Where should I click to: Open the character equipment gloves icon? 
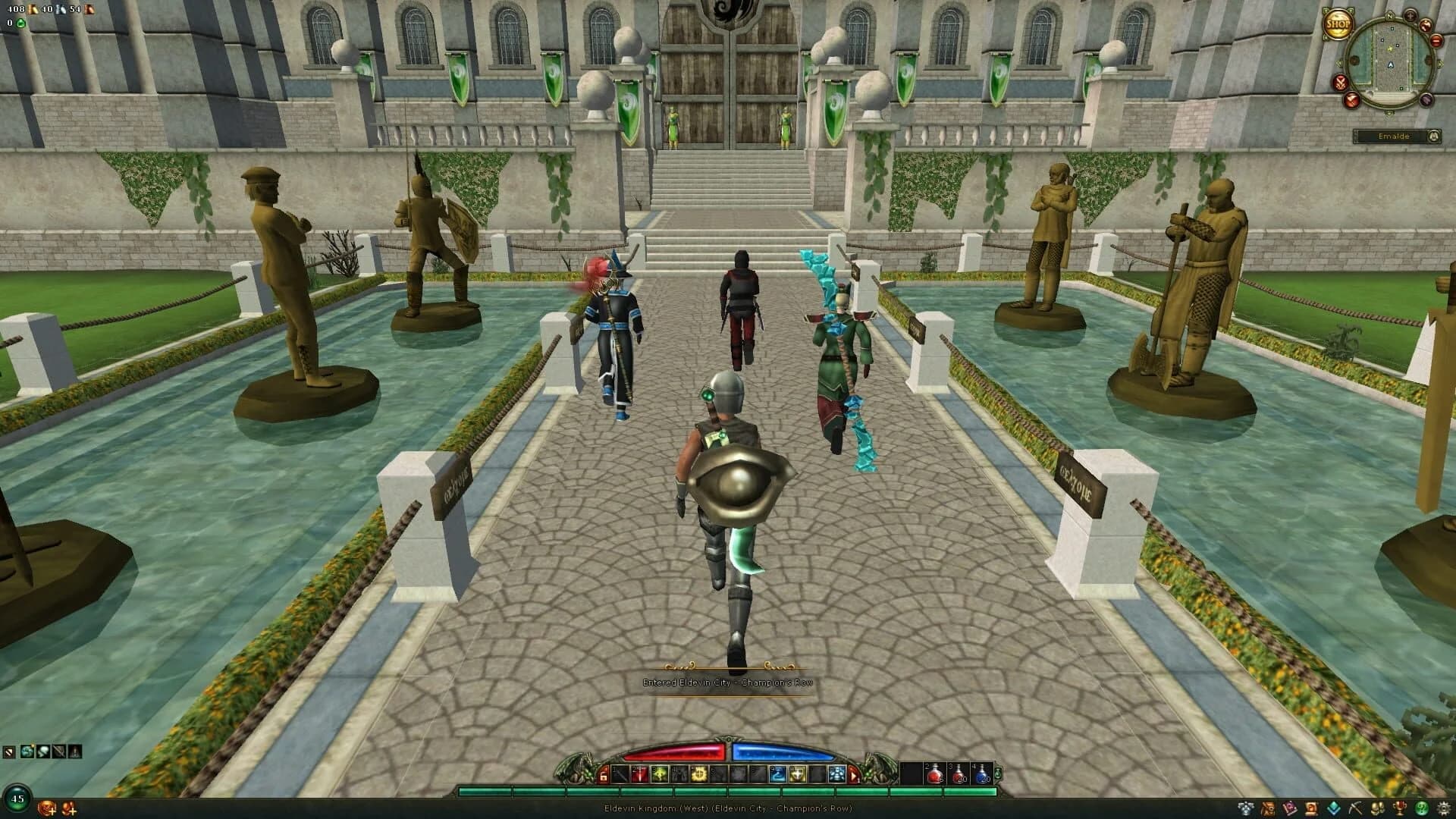[1377, 808]
